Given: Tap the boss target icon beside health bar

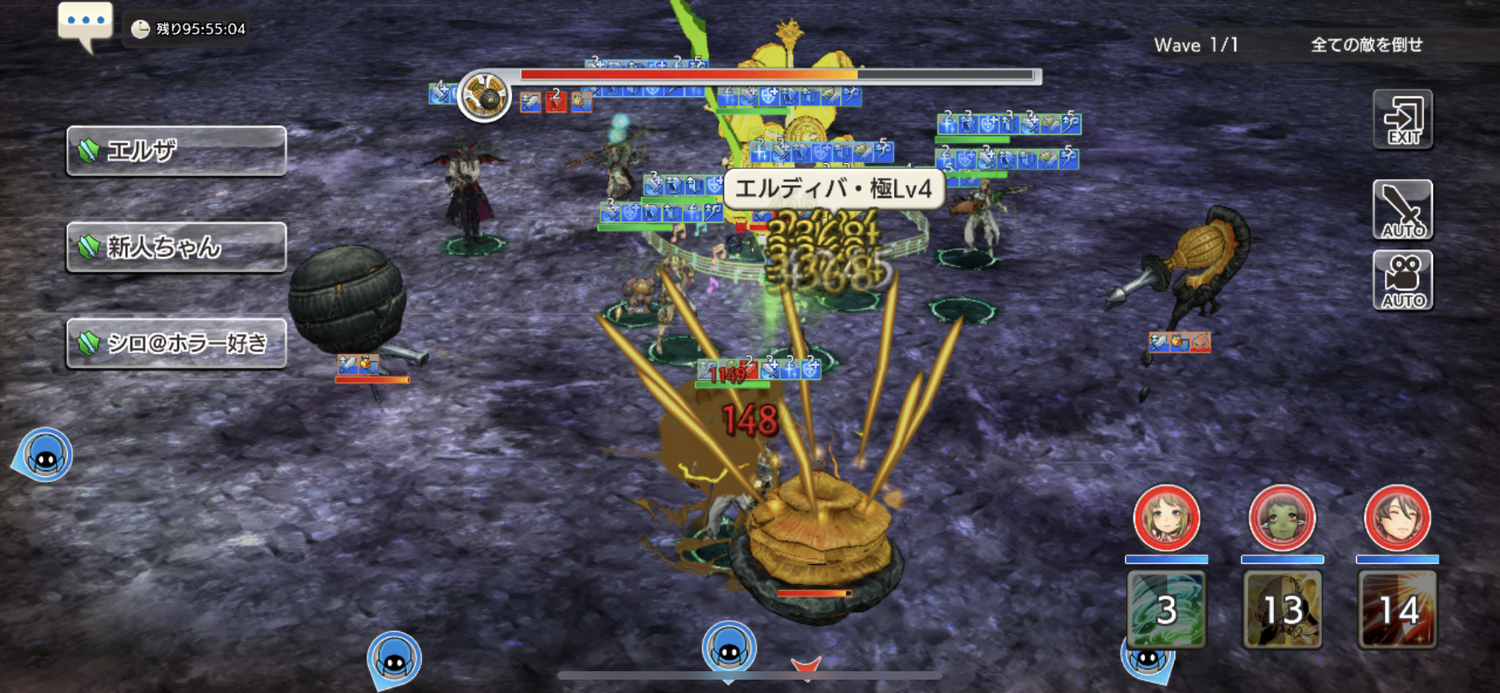Looking at the screenshot, I should coord(486,96).
